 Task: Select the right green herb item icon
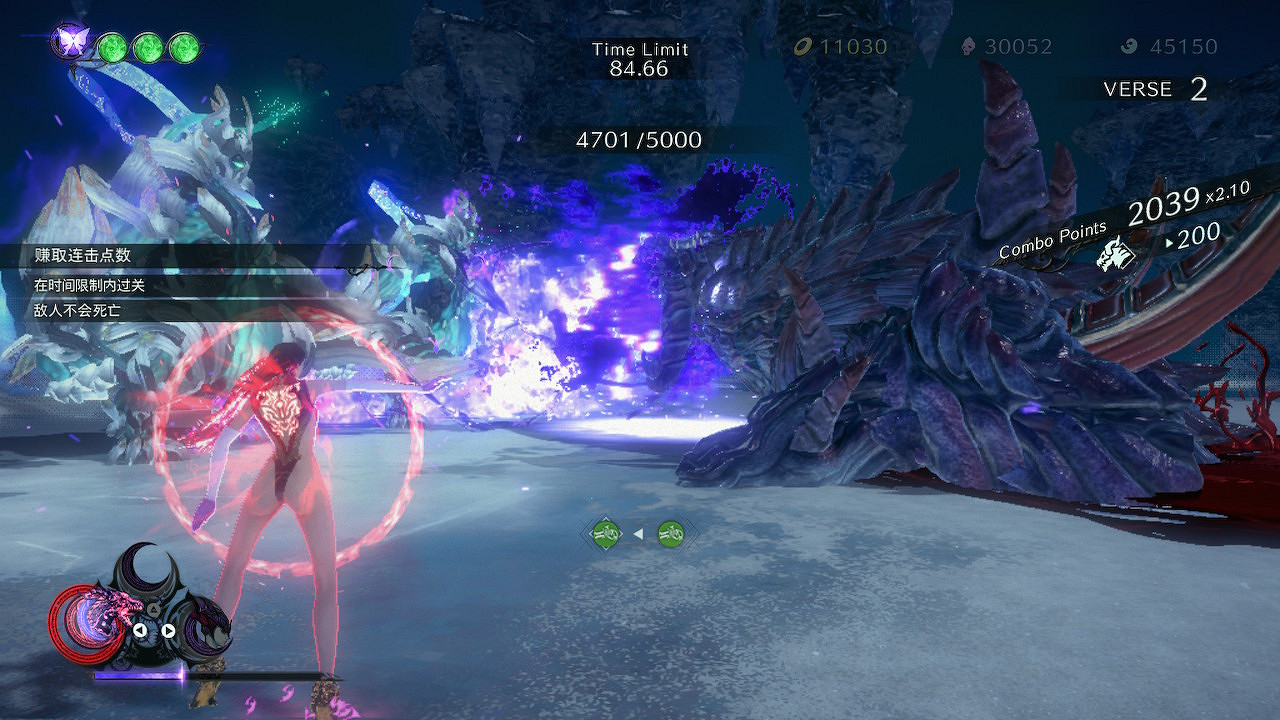pyautogui.click(x=668, y=533)
